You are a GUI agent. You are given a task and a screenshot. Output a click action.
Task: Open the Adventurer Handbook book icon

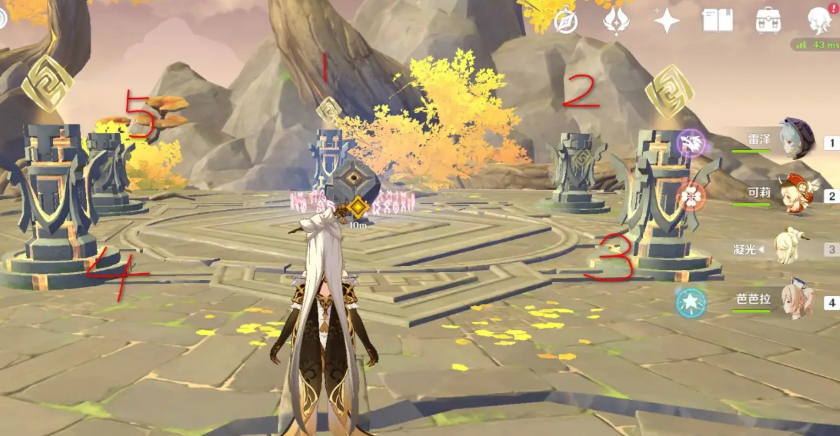tap(717, 20)
